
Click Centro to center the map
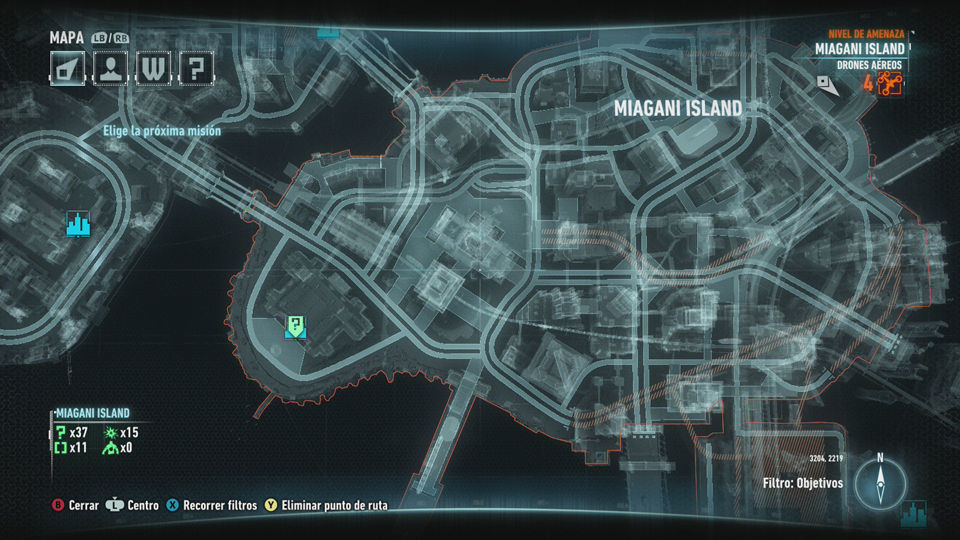coord(134,506)
